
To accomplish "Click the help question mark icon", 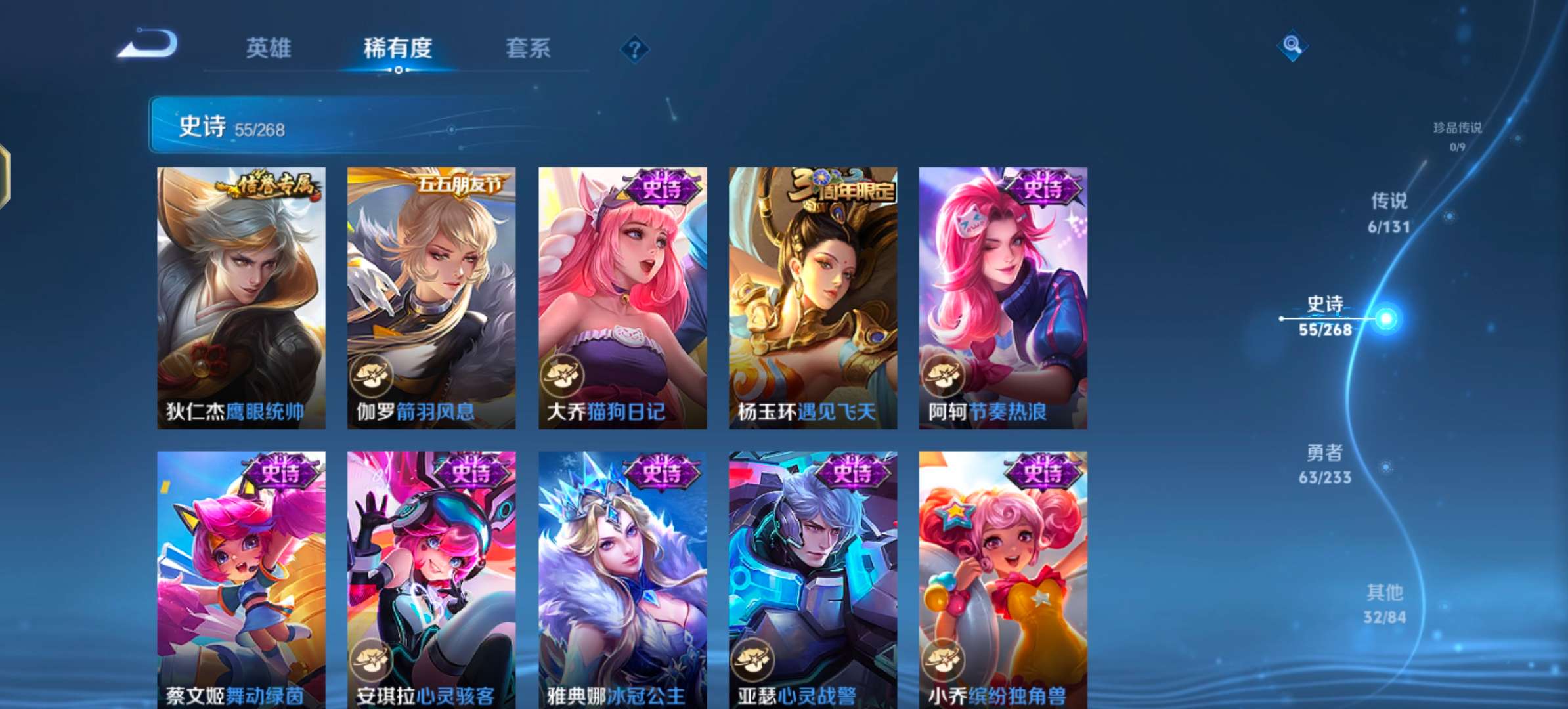I will point(632,49).
